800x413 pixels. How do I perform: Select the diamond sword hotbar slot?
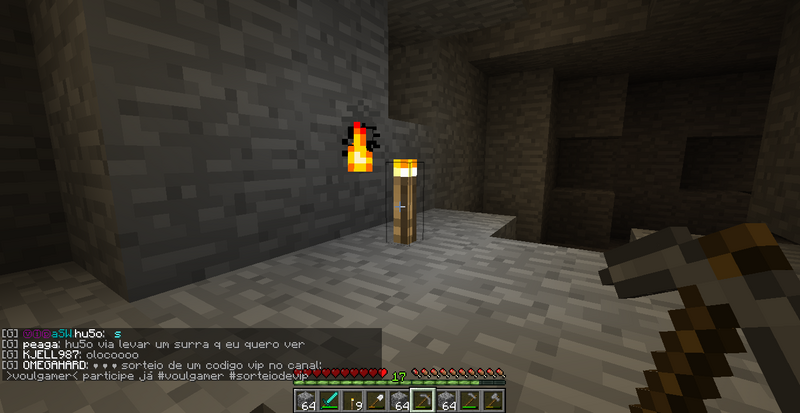pos(327,402)
